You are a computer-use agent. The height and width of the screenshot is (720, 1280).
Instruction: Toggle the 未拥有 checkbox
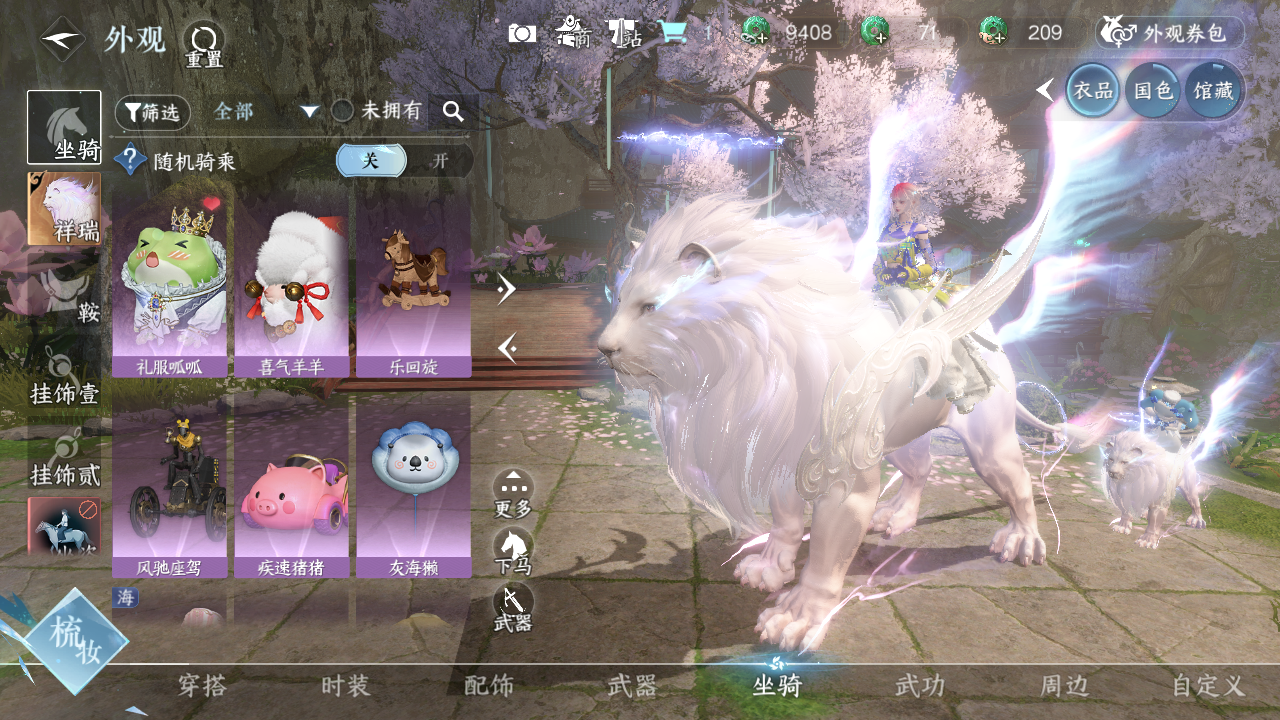[343, 111]
